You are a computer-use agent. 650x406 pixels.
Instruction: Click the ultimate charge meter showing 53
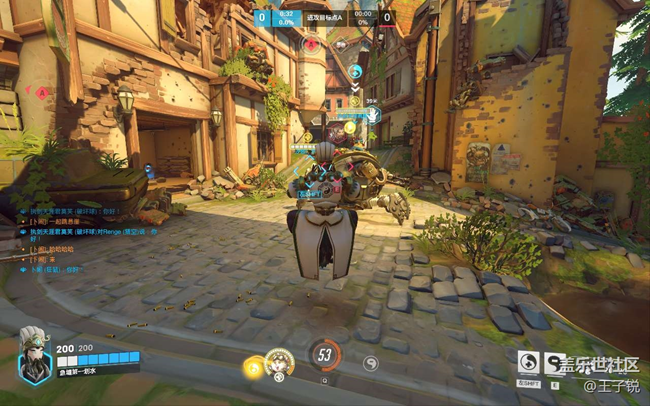click(x=324, y=354)
